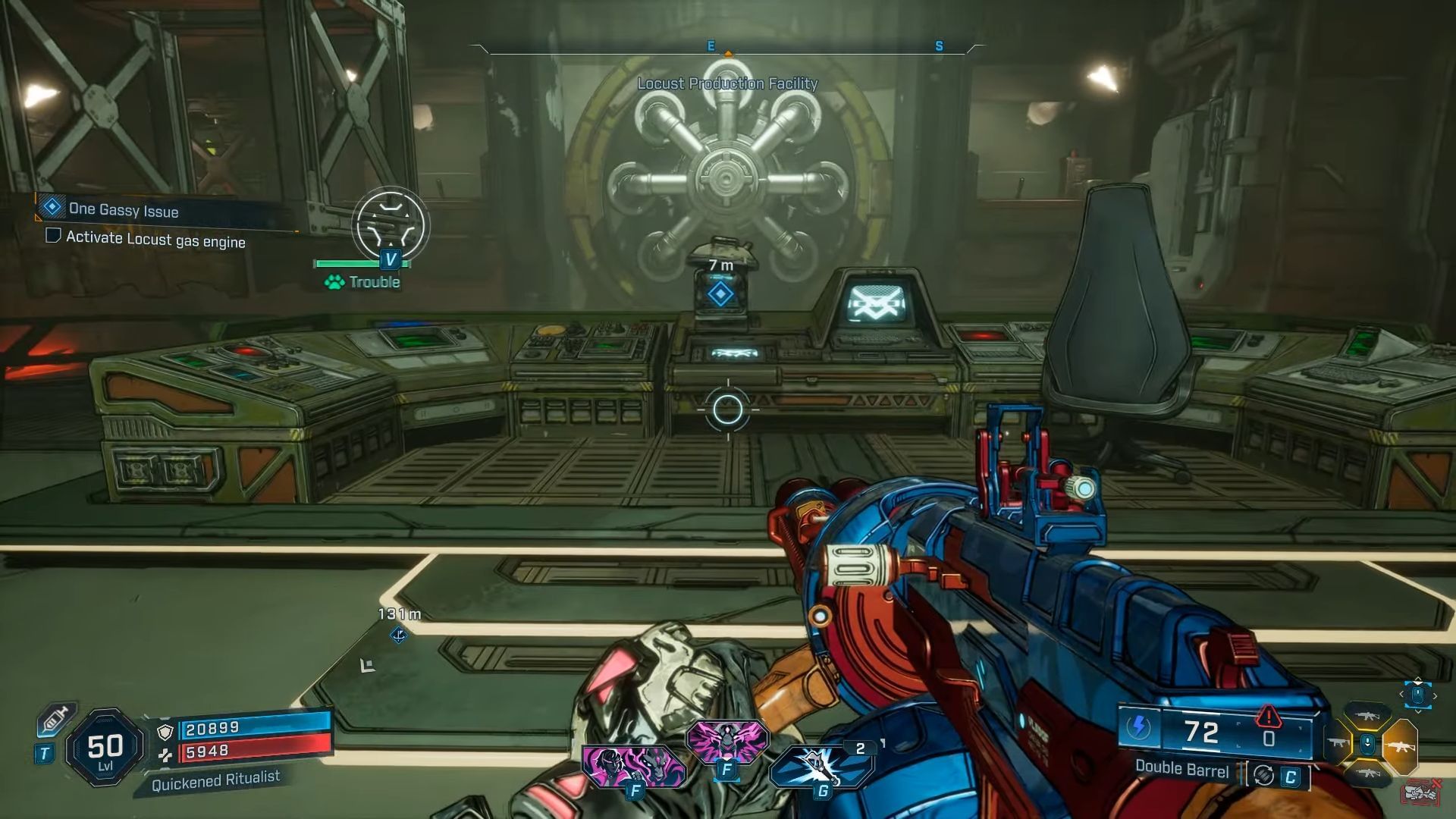This screenshot has height=819, width=1456.
Task: Use the syringe repair kit icon
Action: 55,719
